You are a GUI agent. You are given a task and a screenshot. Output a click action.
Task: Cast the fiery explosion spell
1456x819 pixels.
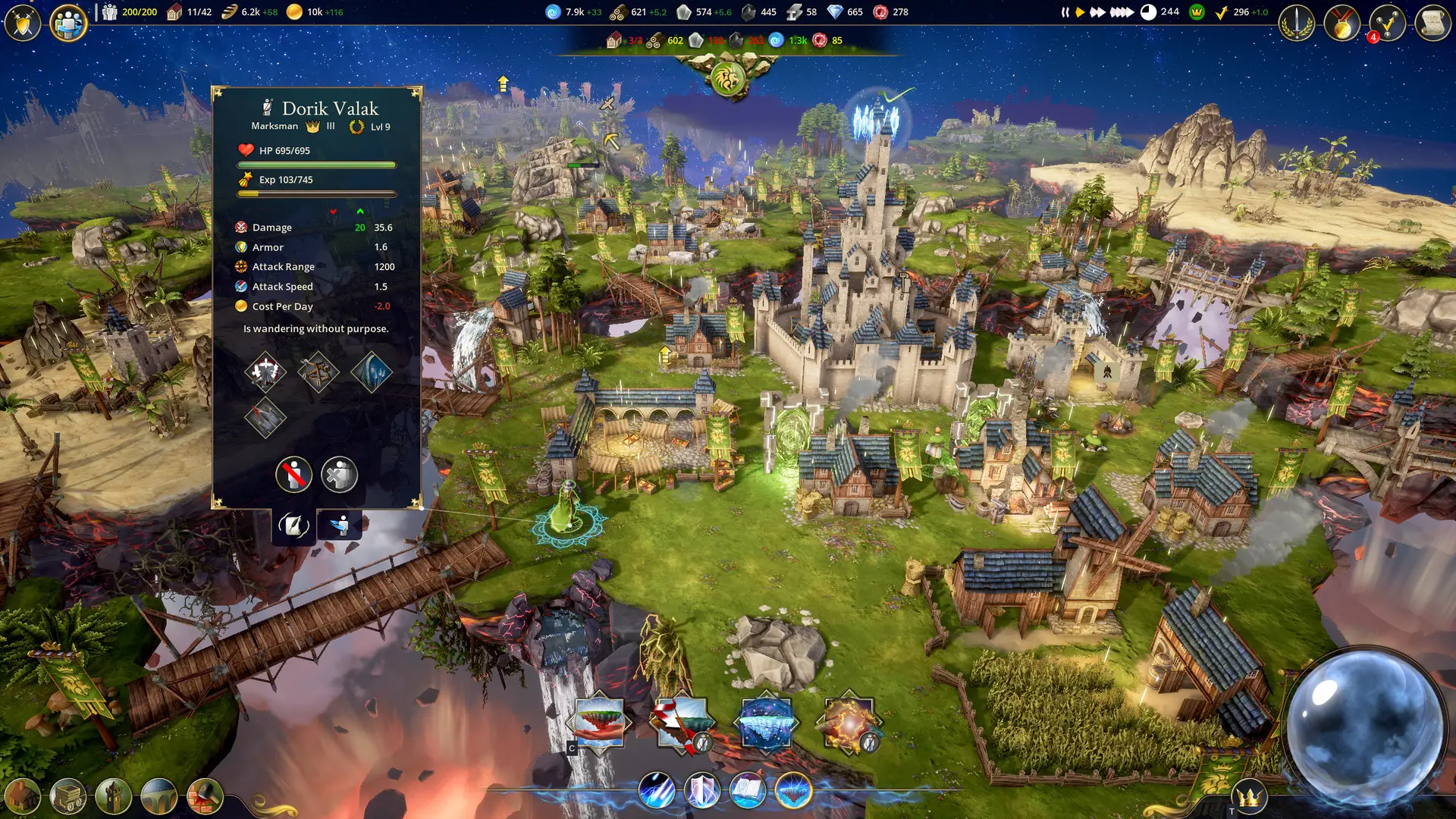pos(849,723)
